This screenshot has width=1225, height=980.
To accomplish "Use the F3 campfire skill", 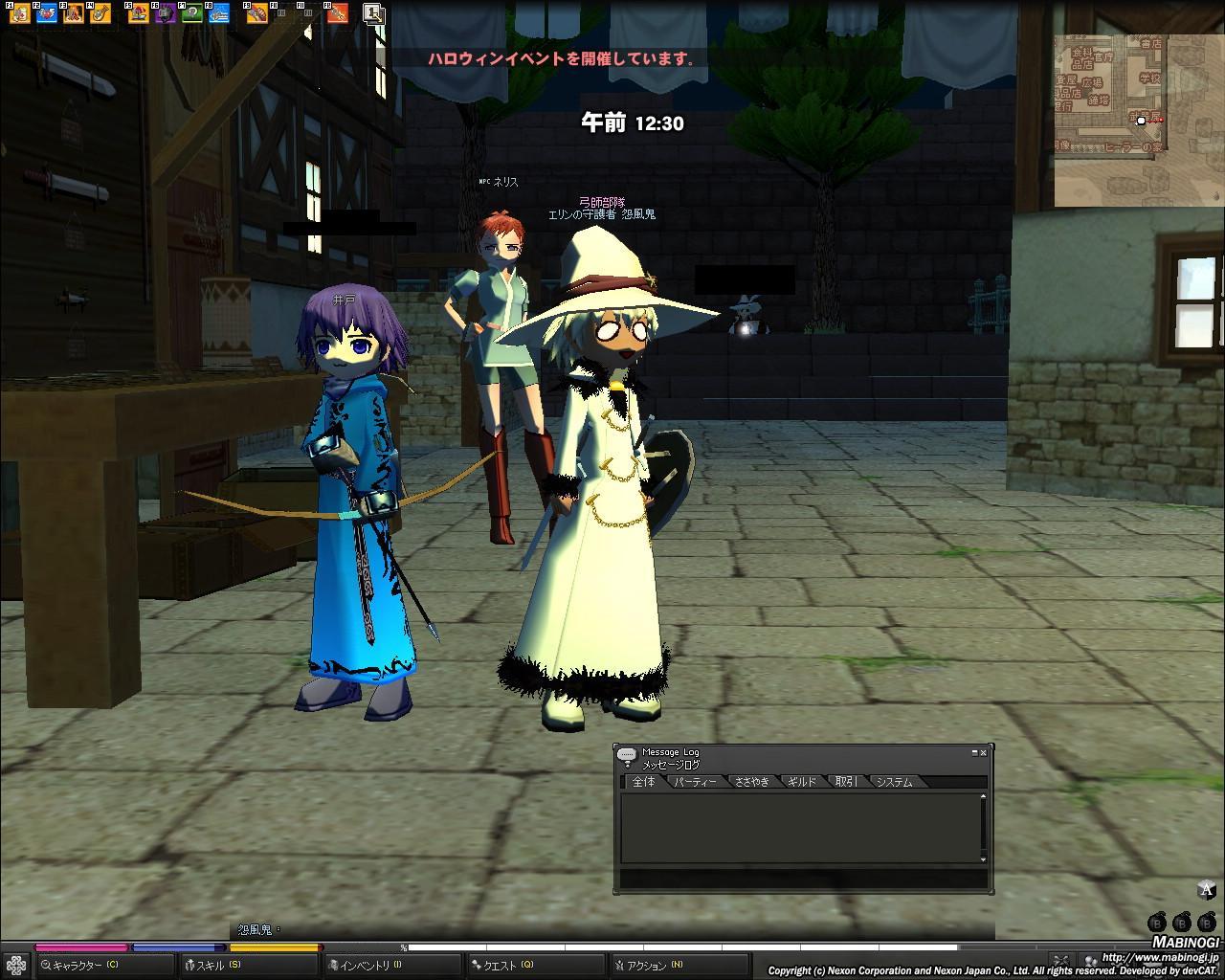I will (74, 13).
